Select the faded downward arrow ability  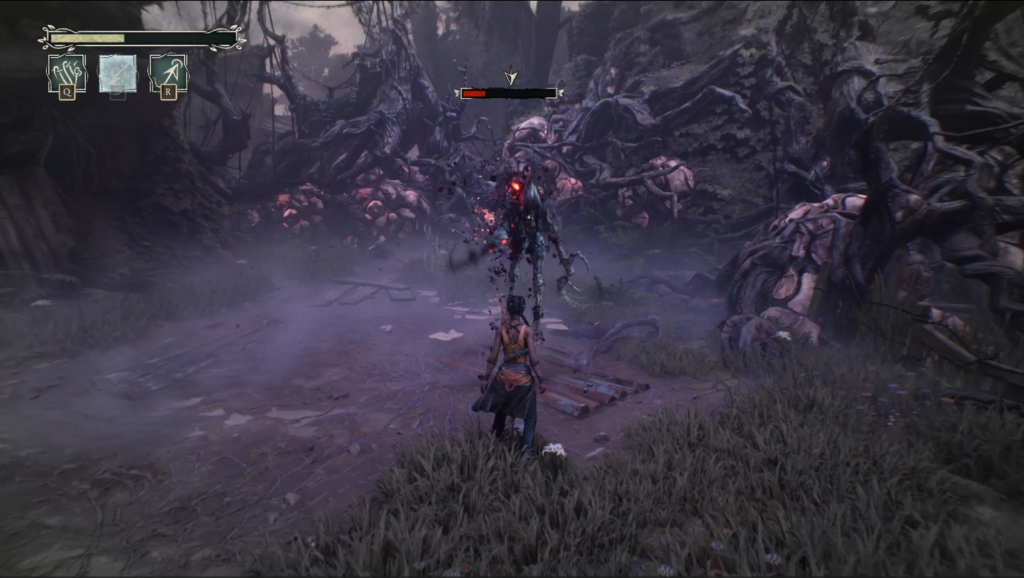(118, 73)
